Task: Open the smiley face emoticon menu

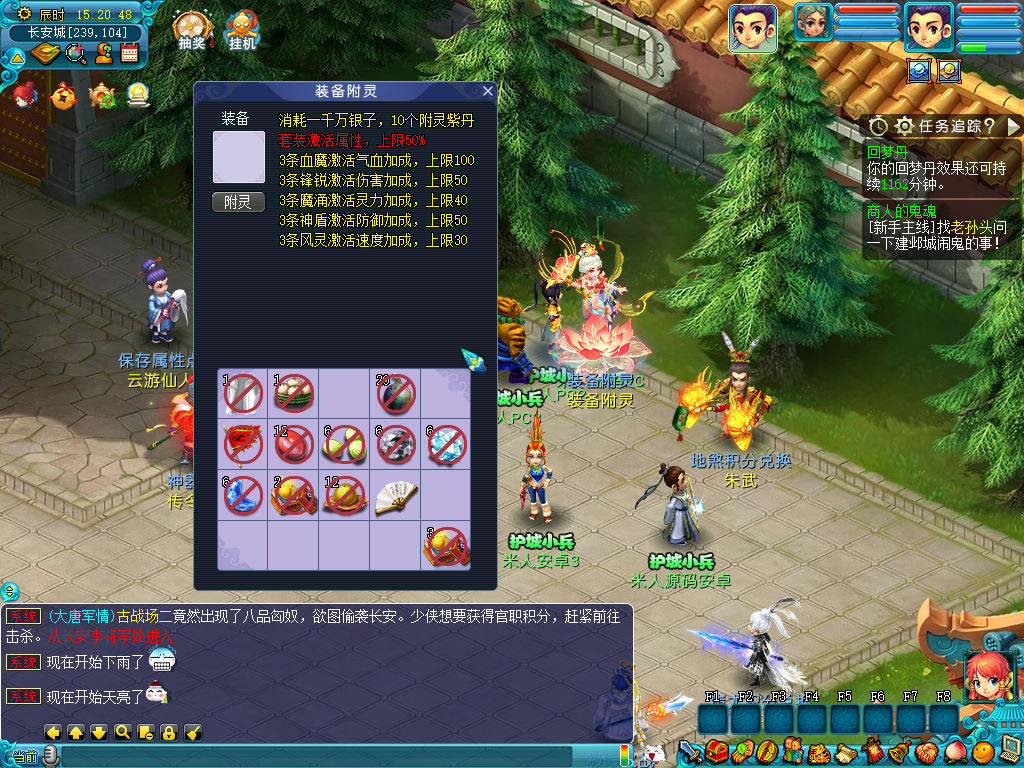Action: [x=983, y=751]
